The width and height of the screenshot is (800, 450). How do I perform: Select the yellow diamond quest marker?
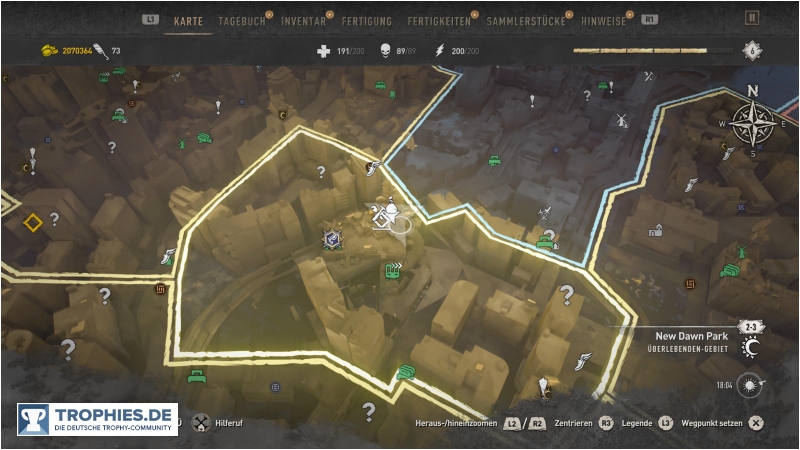tap(33, 222)
